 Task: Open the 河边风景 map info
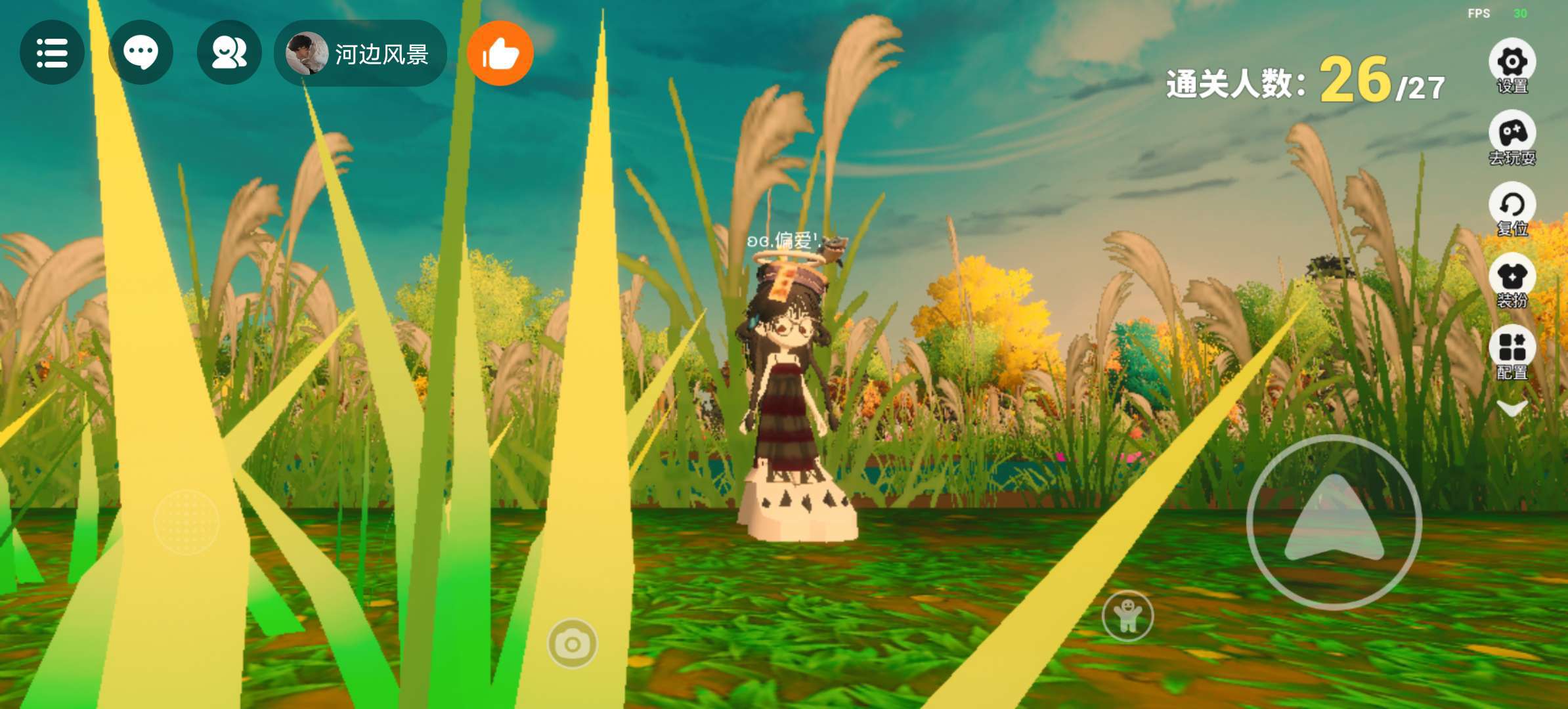(x=360, y=53)
